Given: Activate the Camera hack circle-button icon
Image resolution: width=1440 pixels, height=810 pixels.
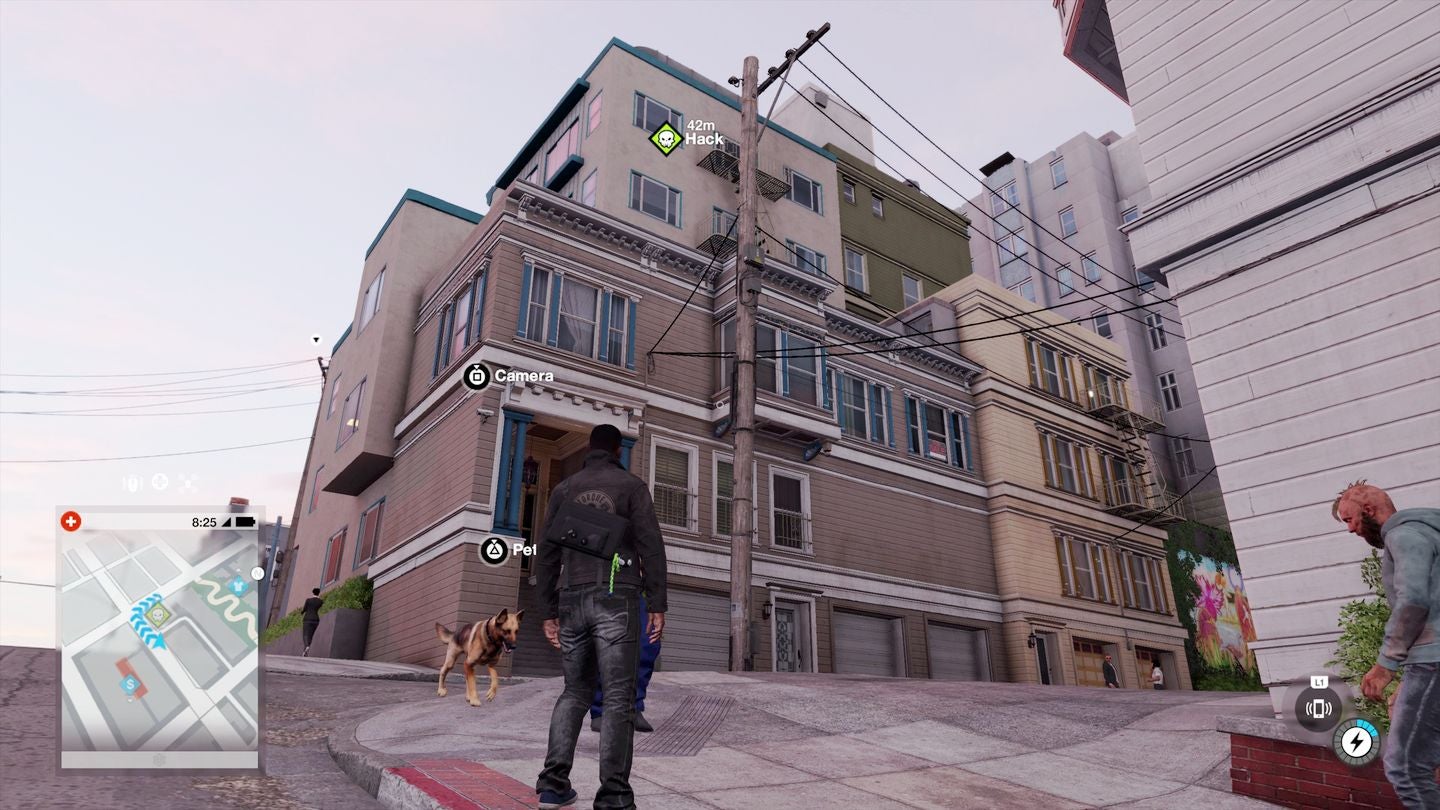Looking at the screenshot, I should point(477,377).
